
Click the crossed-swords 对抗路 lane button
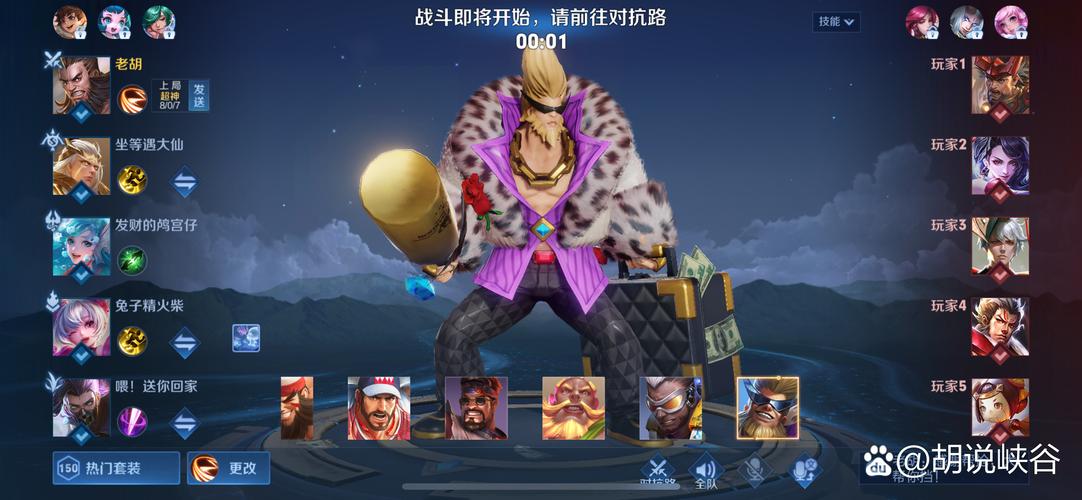tap(657, 470)
